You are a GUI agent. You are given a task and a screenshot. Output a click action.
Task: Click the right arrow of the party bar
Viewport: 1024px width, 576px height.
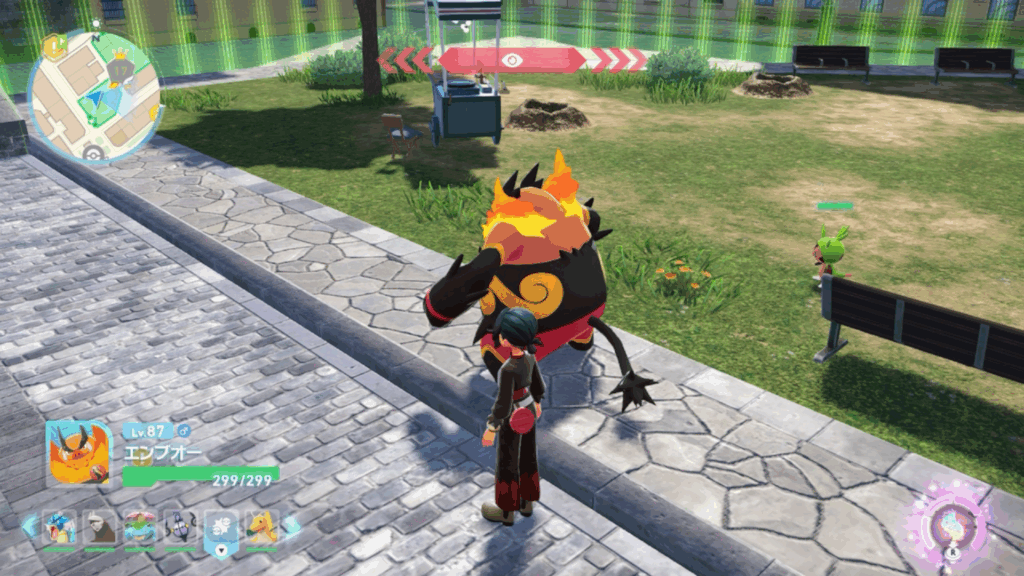click(x=292, y=526)
